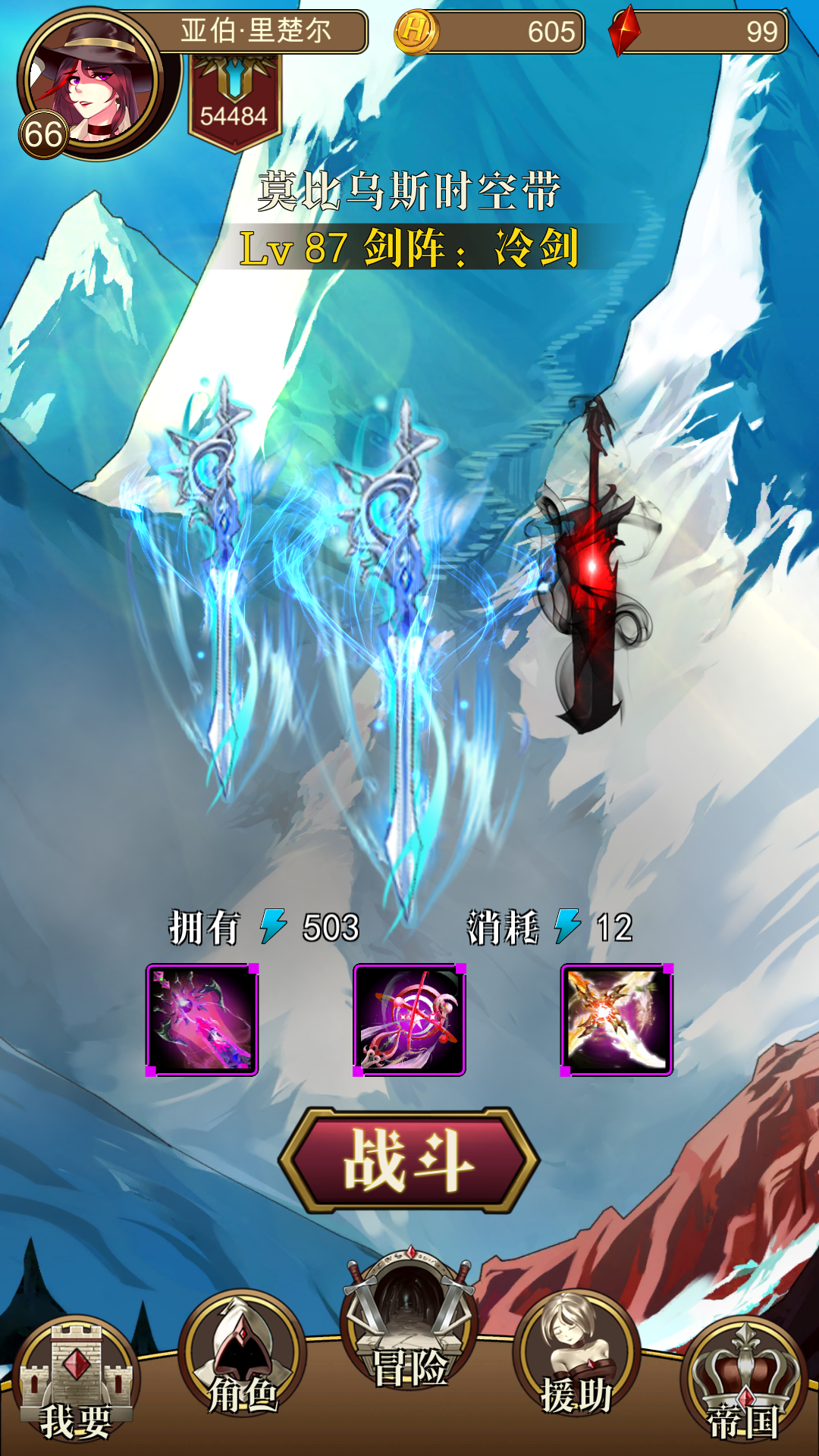Image resolution: width=819 pixels, height=1456 pixels.
Task: Start the battle with 战斗 button
Action: [x=409, y=1160]
